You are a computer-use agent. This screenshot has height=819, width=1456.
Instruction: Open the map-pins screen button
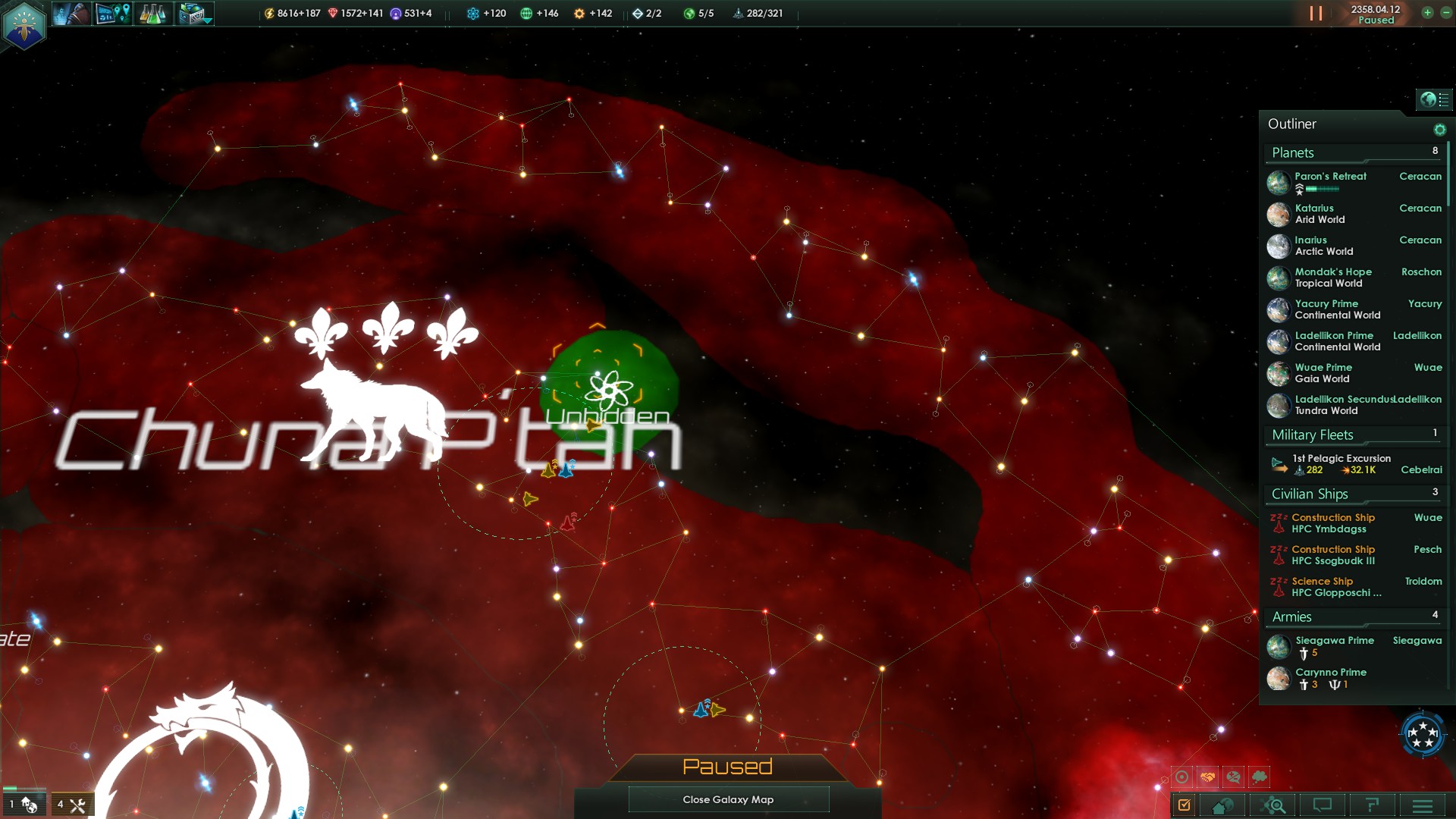[113, 14]
